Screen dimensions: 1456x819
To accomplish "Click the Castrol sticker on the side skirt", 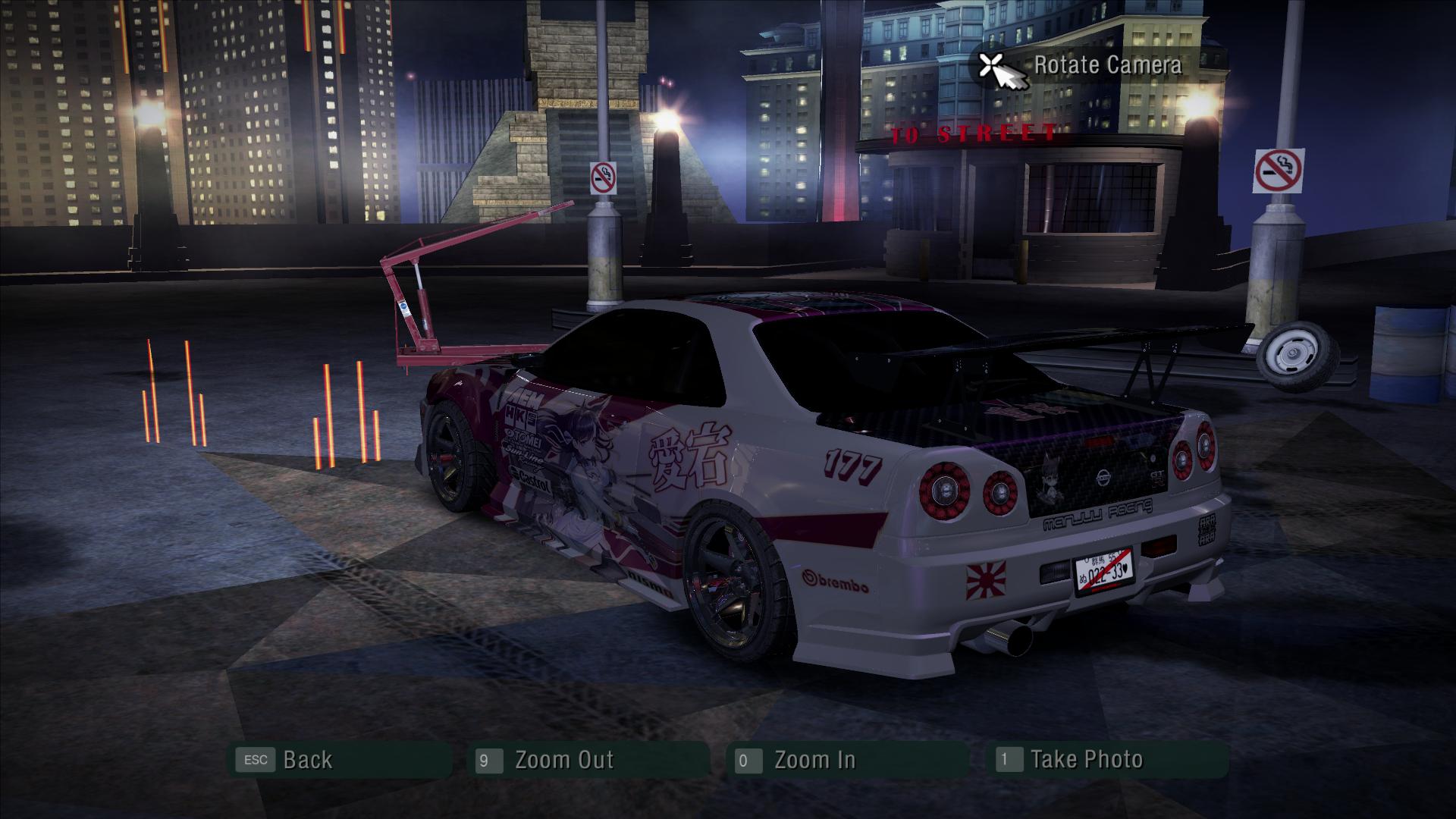I will point(532,480).
